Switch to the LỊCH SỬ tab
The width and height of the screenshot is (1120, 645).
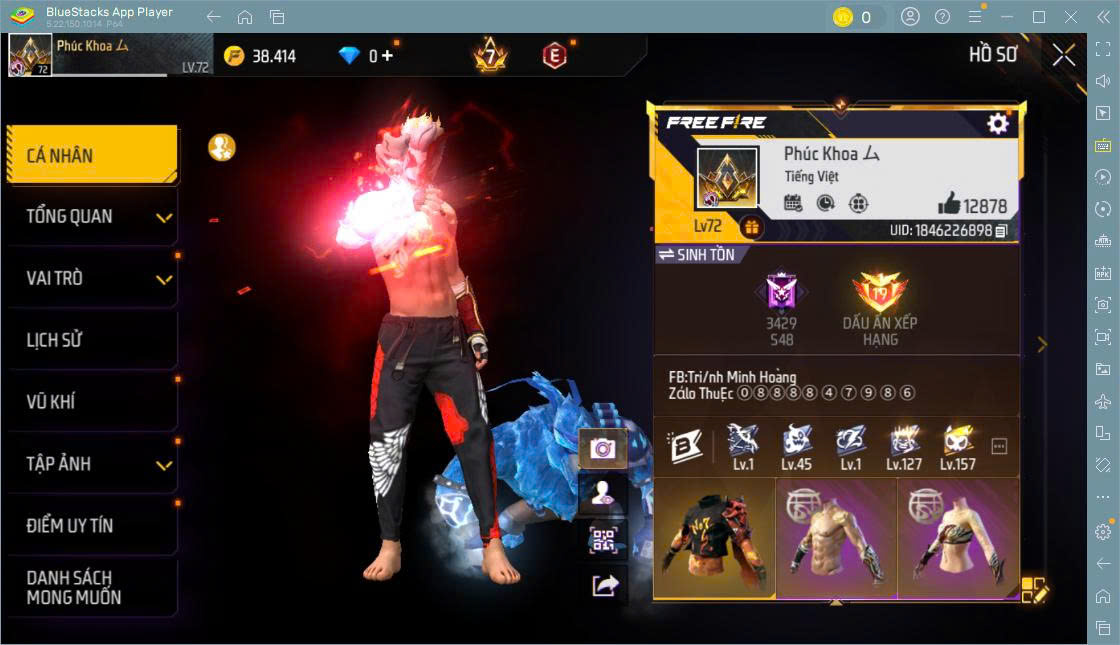click(x=92, y=340)
